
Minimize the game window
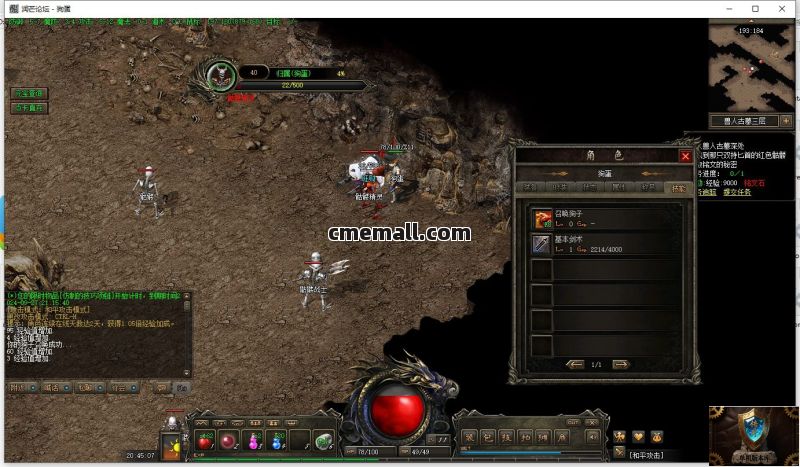coord(729,9)
